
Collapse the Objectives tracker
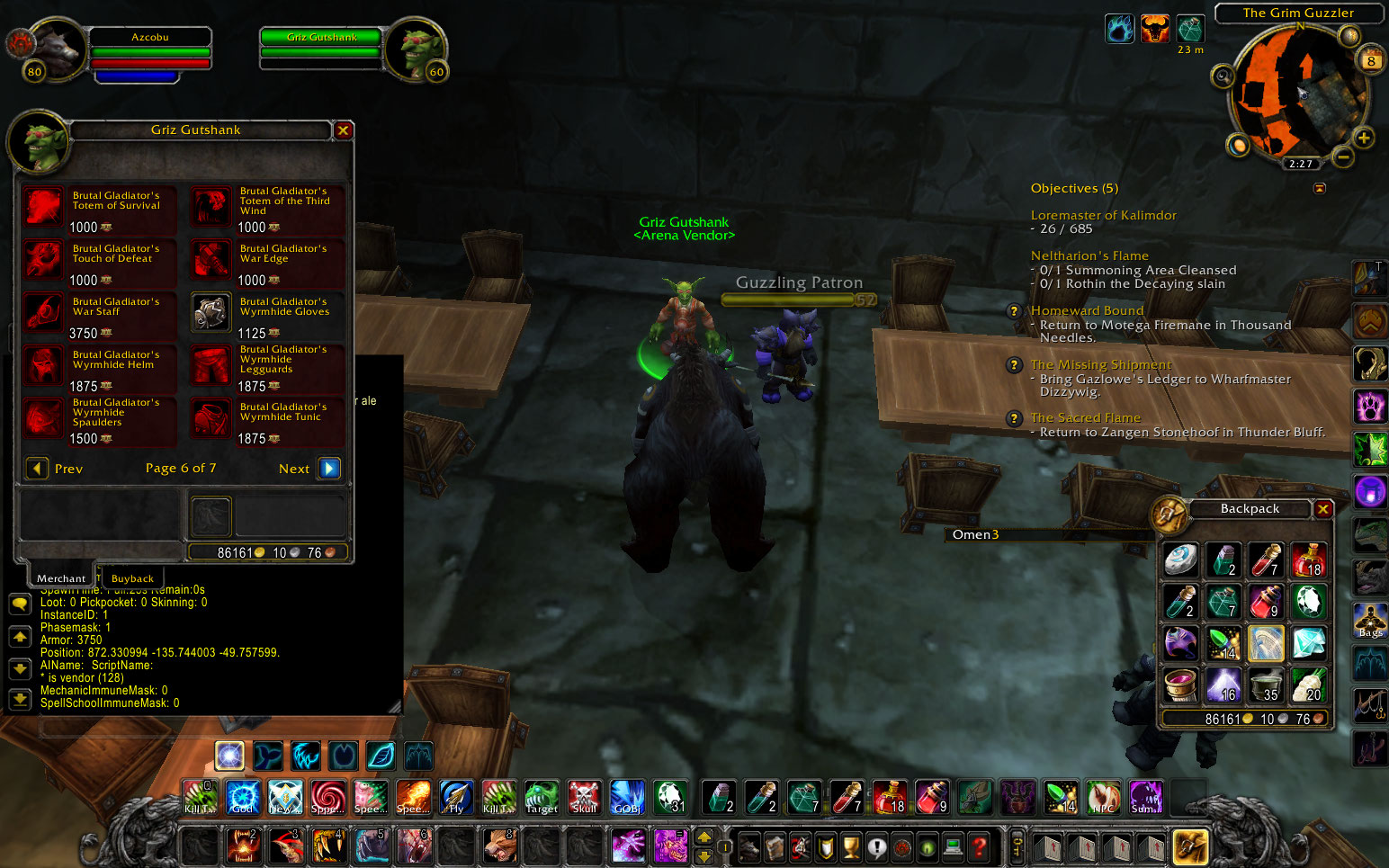(1320, 188)
